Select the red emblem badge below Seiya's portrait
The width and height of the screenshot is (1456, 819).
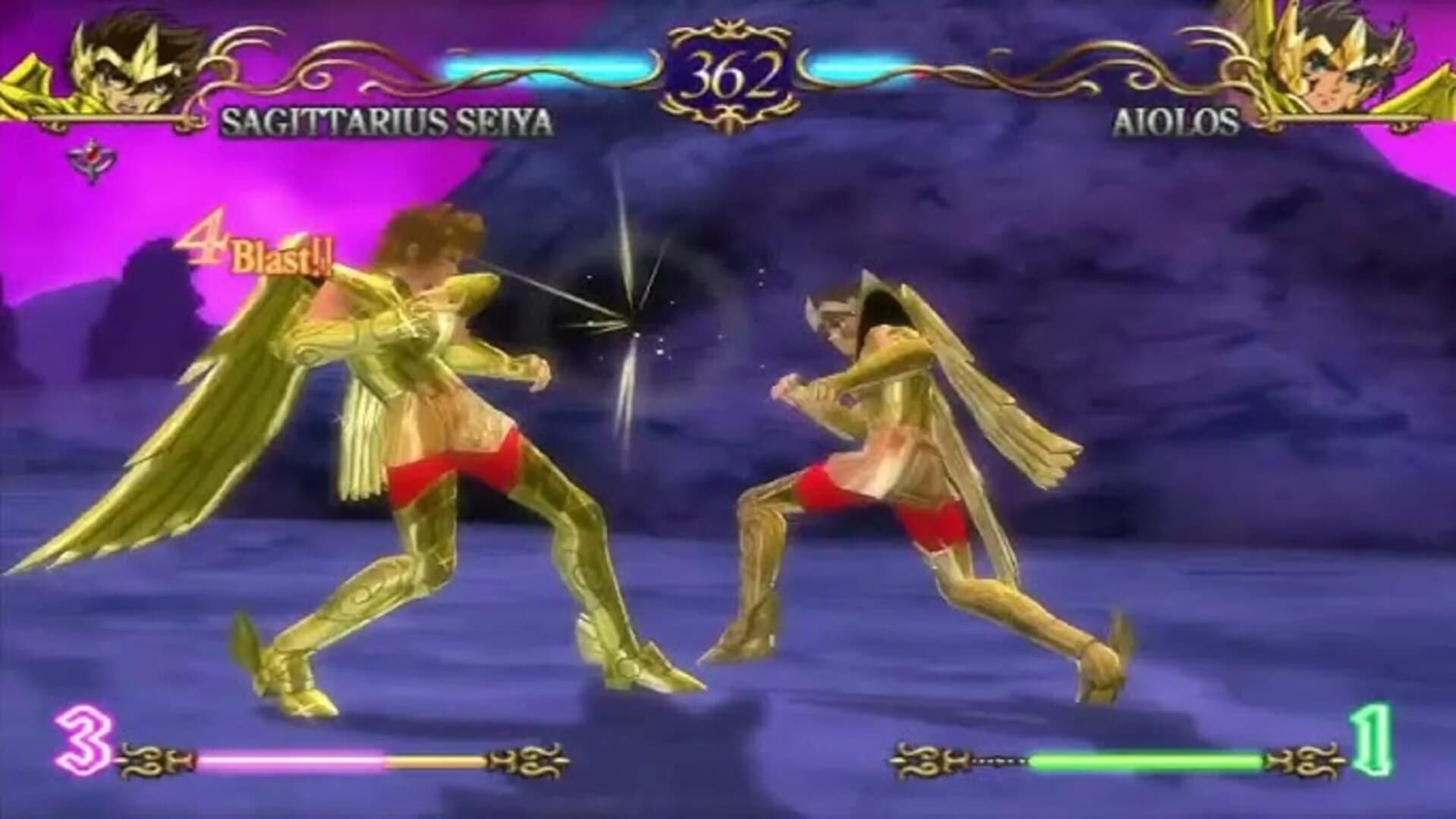click(91, 155)
